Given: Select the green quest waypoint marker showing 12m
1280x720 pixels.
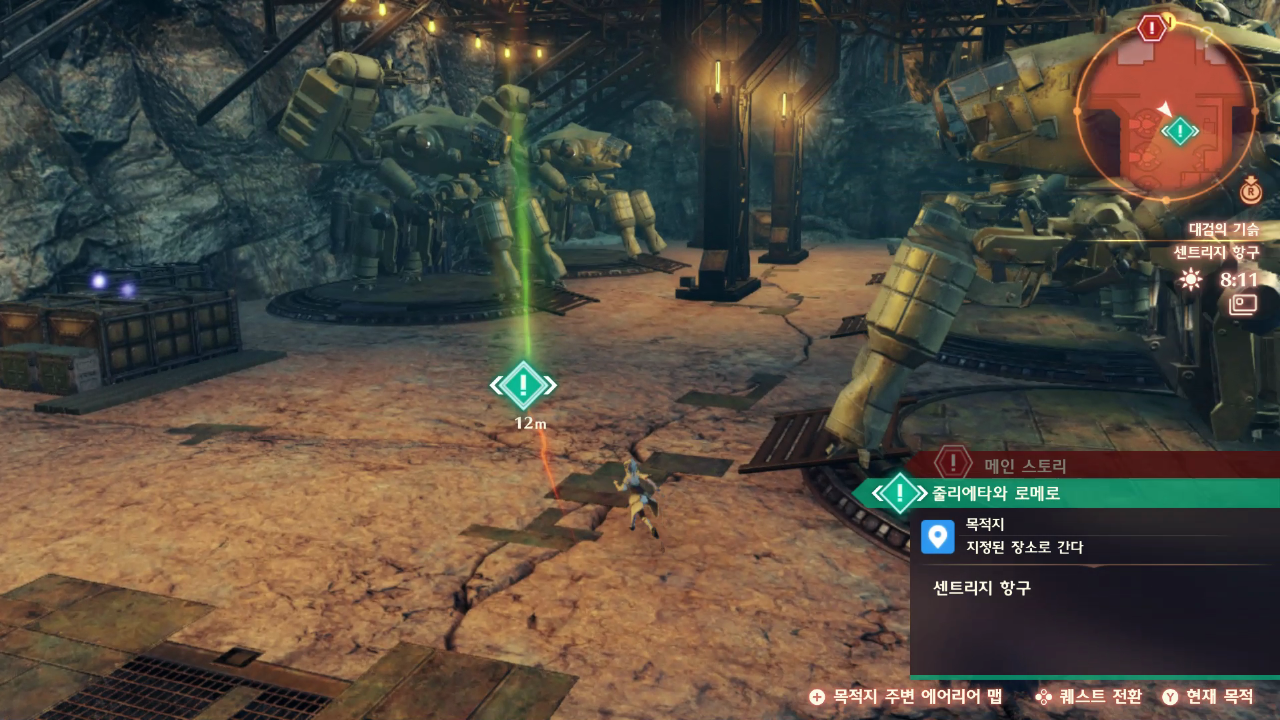Looking at the screenshot, I should [x=523, y=386].
